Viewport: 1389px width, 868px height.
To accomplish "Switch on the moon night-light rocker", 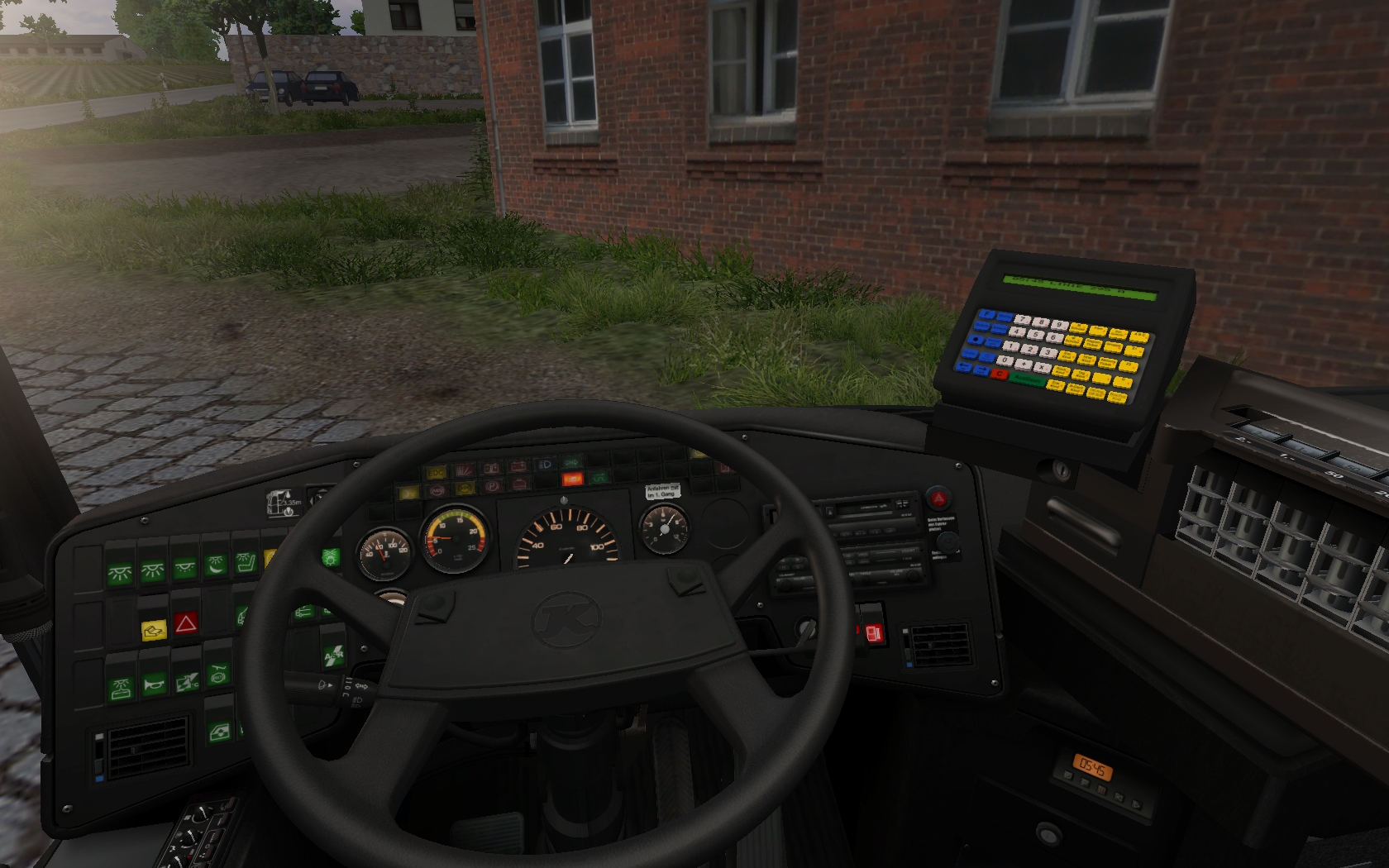I will click(216, 566).
